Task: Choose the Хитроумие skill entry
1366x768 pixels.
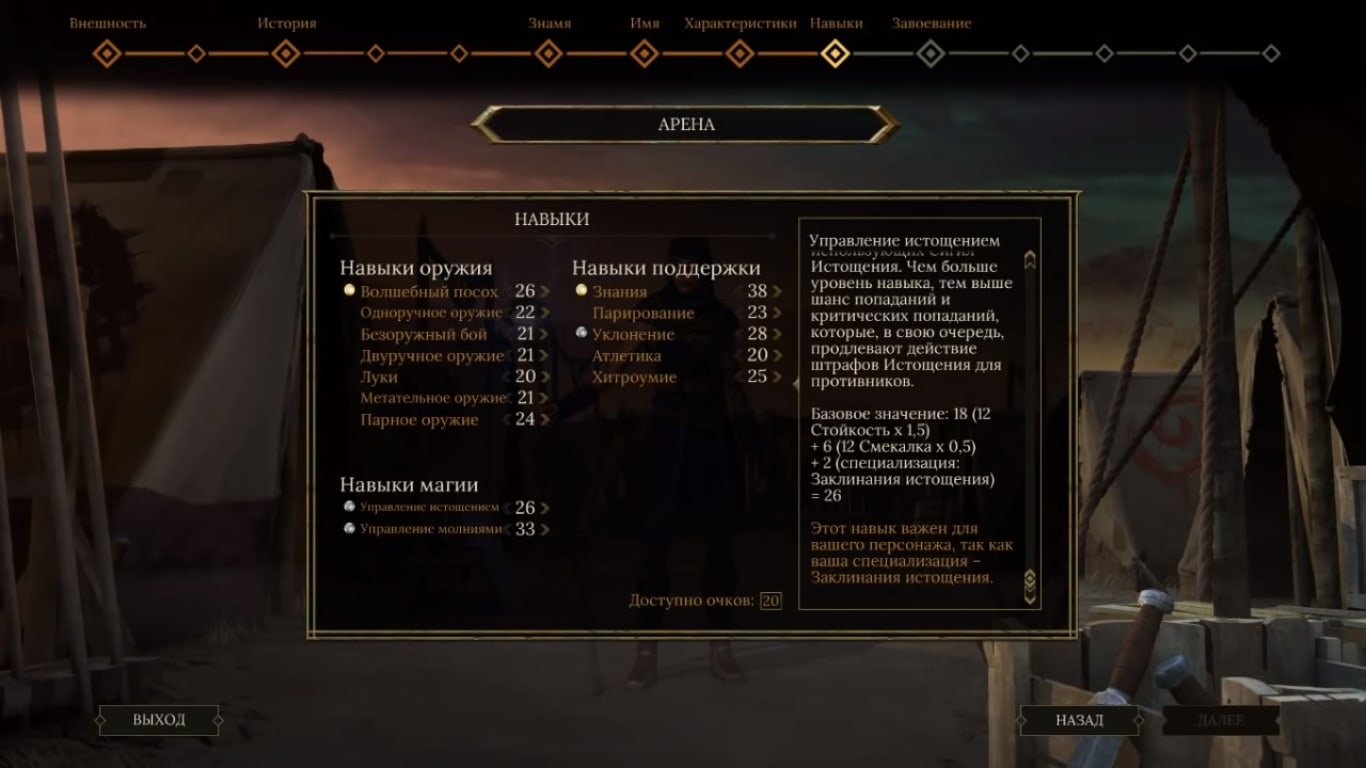Action: [634, 377]
